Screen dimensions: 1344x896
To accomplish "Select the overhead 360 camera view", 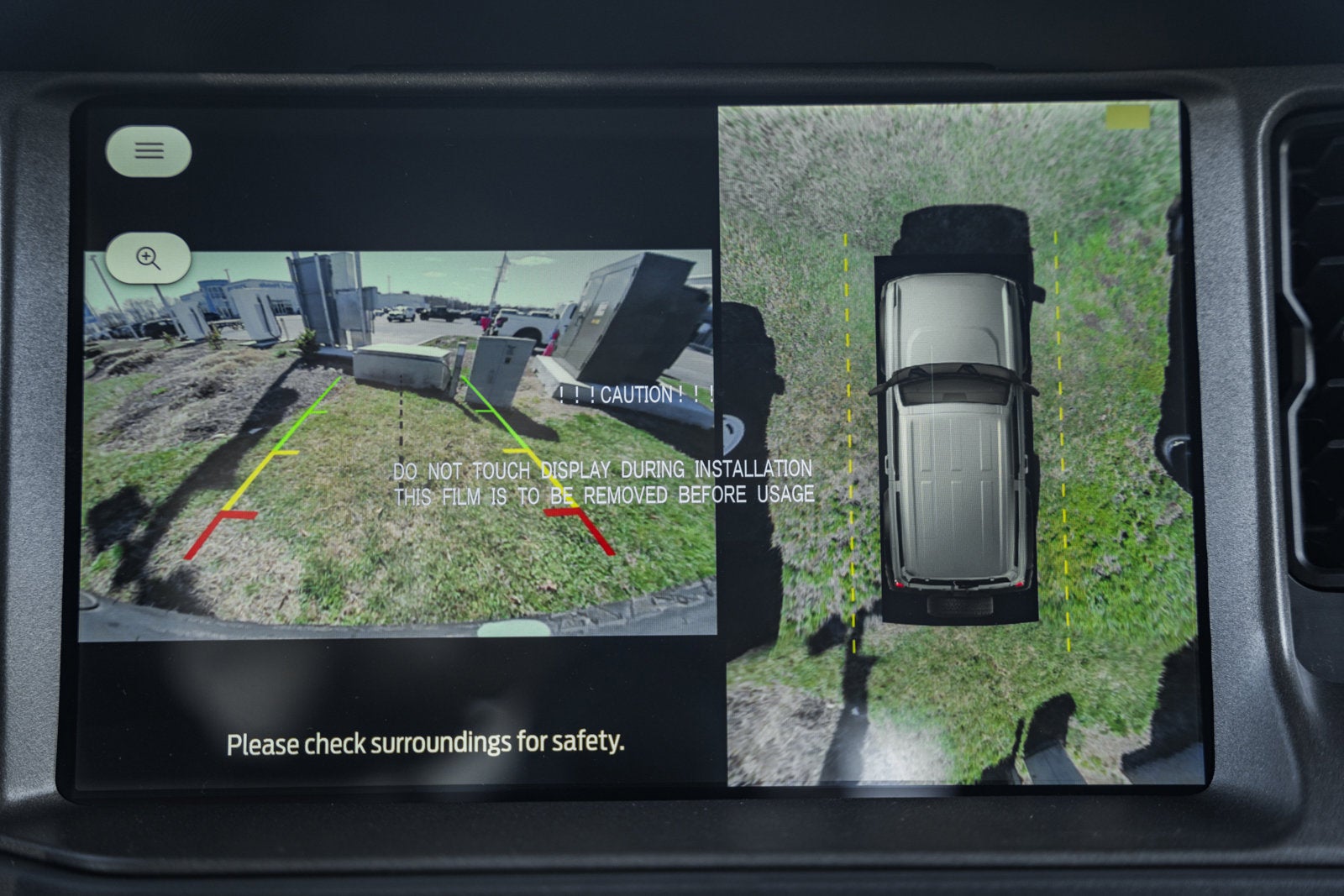I will pos(958,445).
